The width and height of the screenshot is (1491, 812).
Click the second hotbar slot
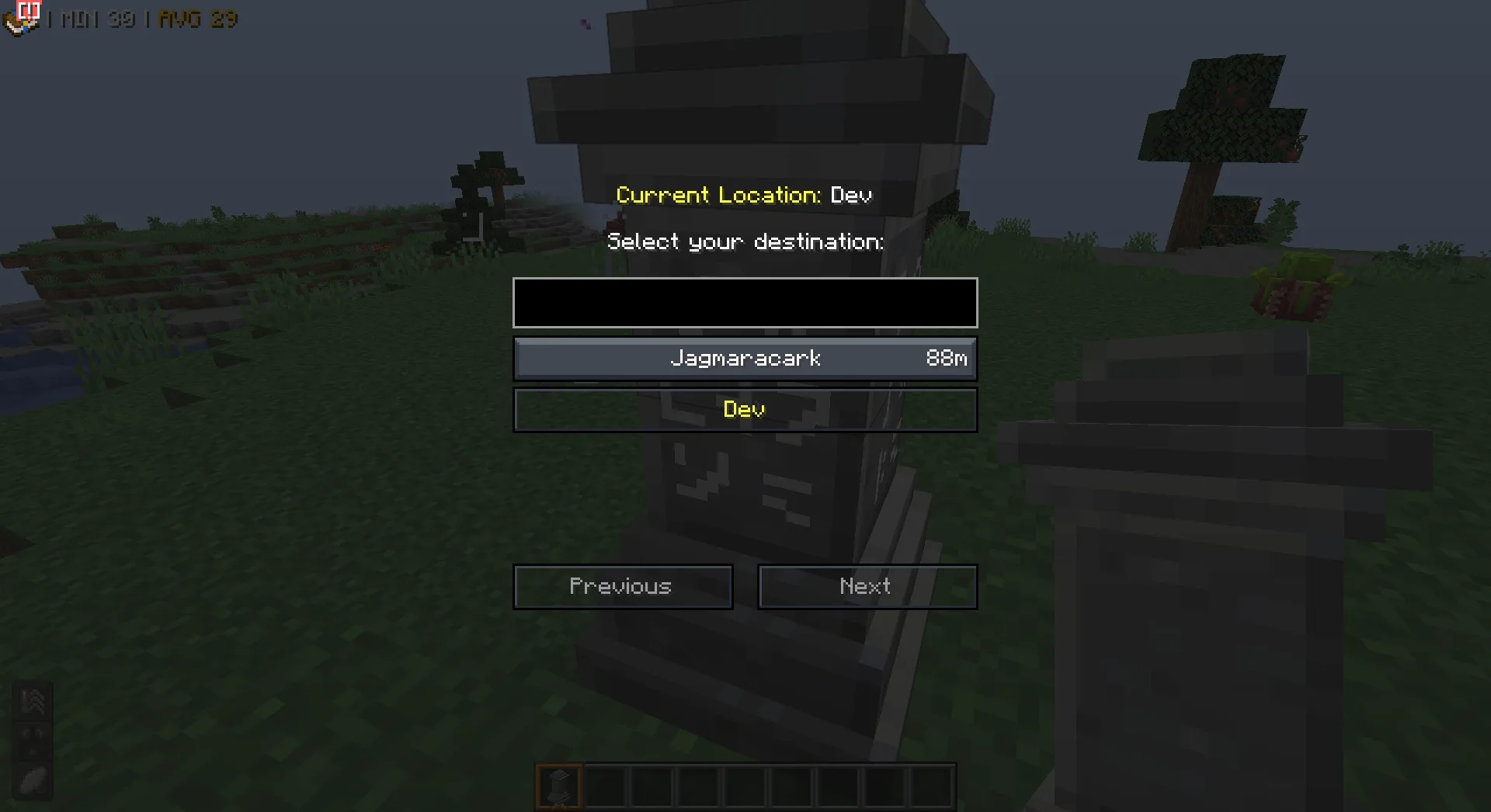point(605,785)
